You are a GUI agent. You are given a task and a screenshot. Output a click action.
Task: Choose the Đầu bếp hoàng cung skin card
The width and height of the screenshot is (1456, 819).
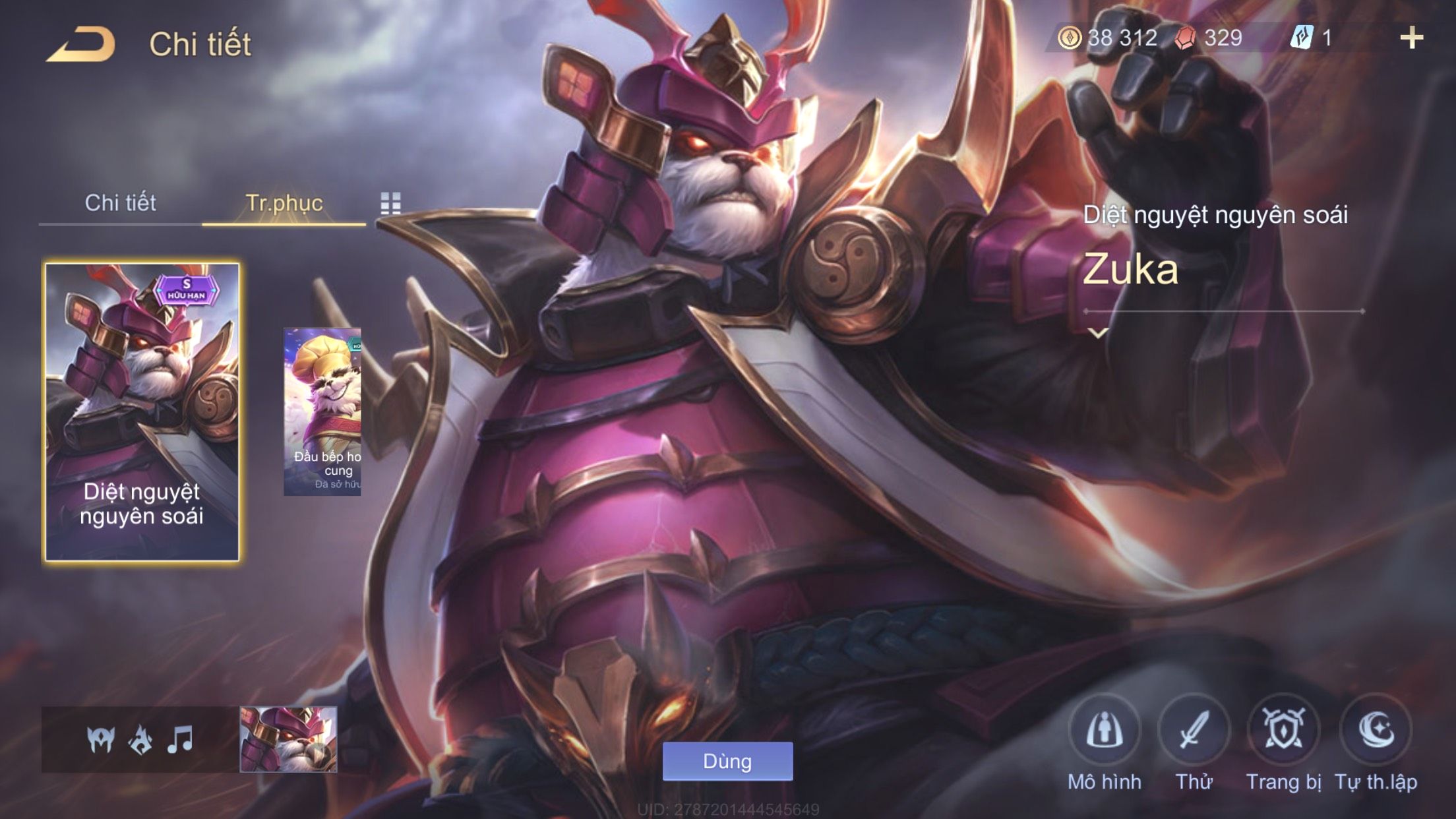point(322,412)
